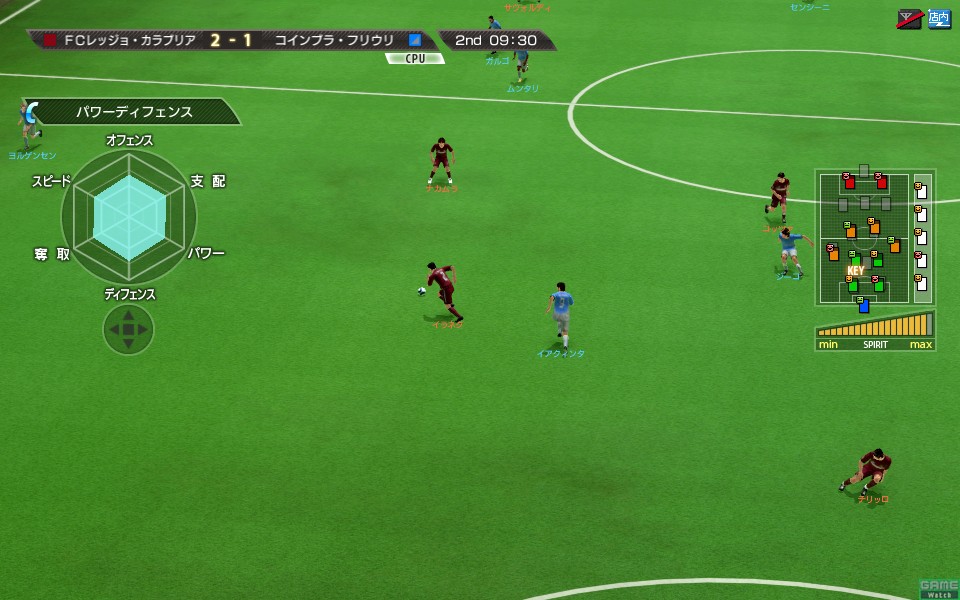The width and height of the screenshot is (960, 600).
Task: Click the 店内 shop button
Action: (x=939, y=18)
